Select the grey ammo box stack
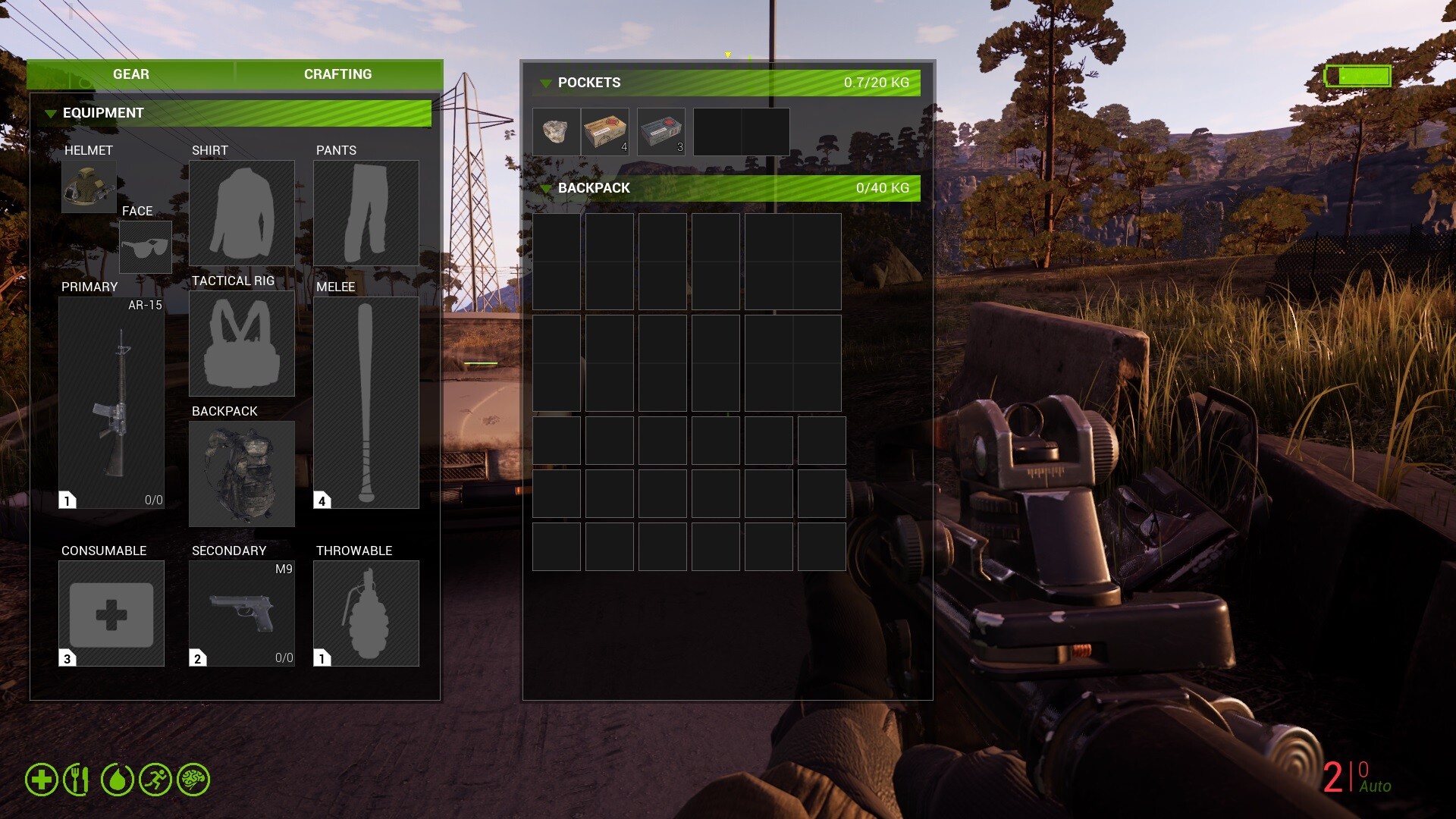The image size is (1456, 819). 661,132
